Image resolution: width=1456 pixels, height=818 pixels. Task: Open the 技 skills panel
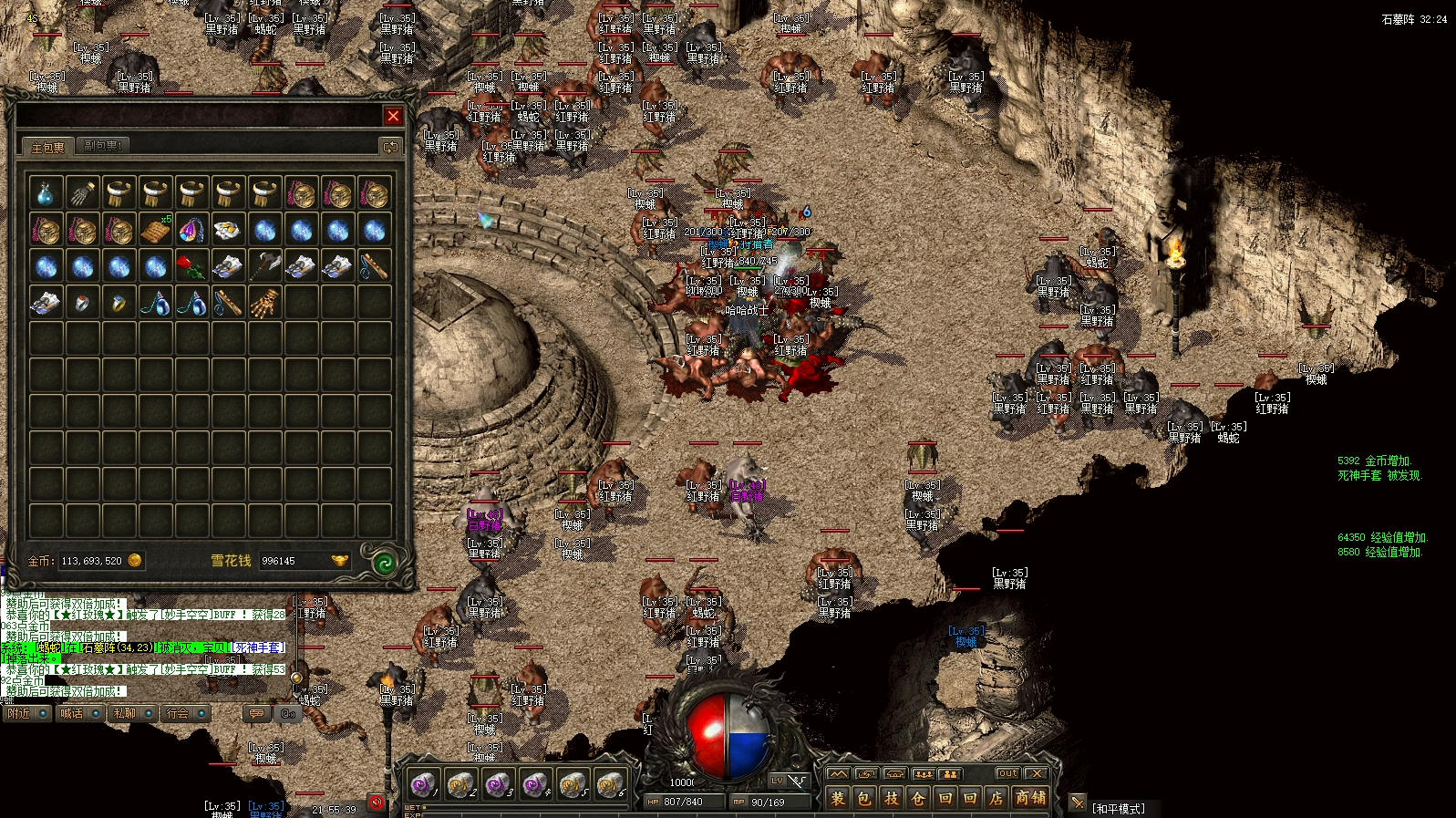point(891,798)
